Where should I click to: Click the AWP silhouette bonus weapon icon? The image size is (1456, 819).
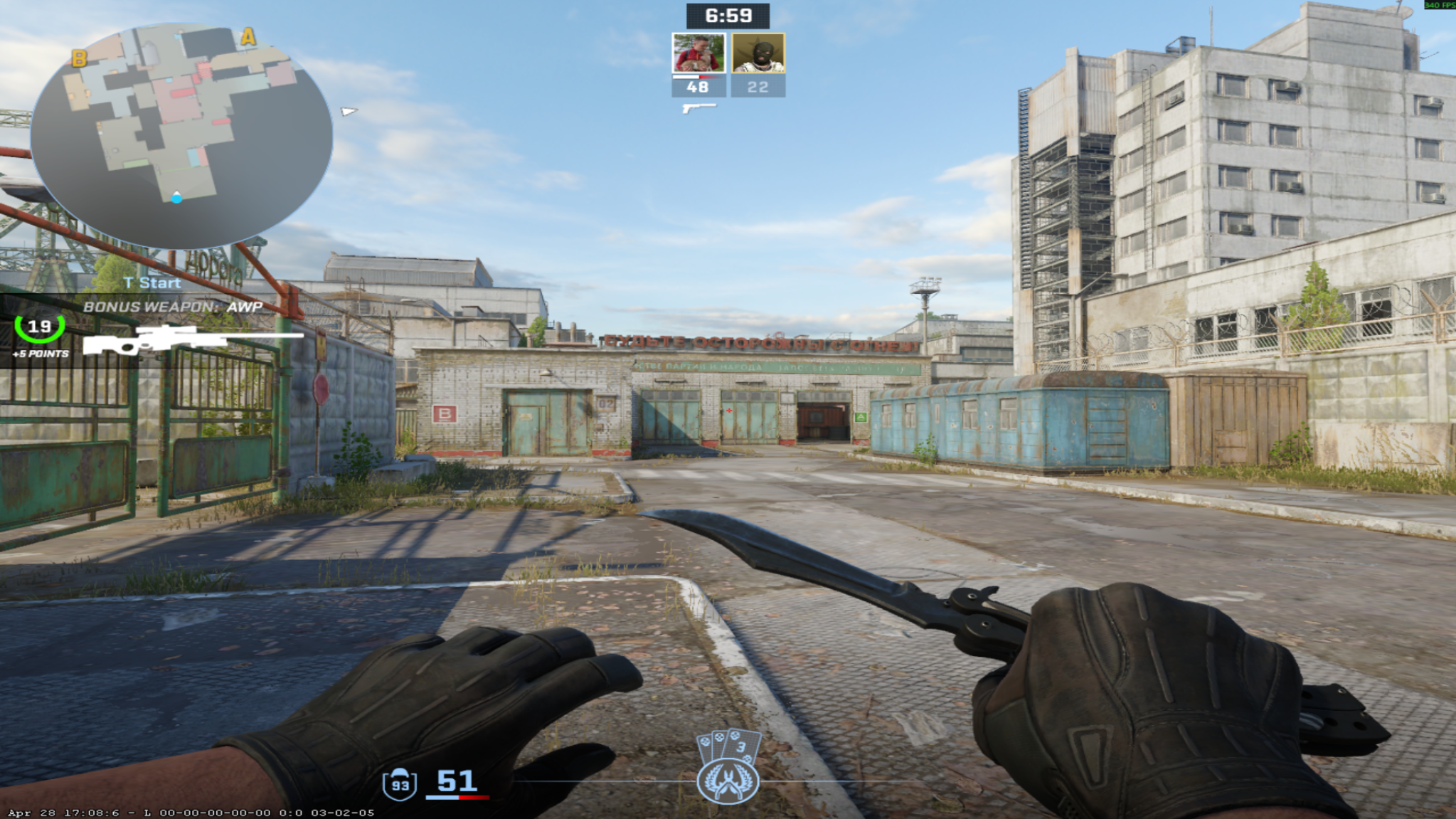click(171, 340)
